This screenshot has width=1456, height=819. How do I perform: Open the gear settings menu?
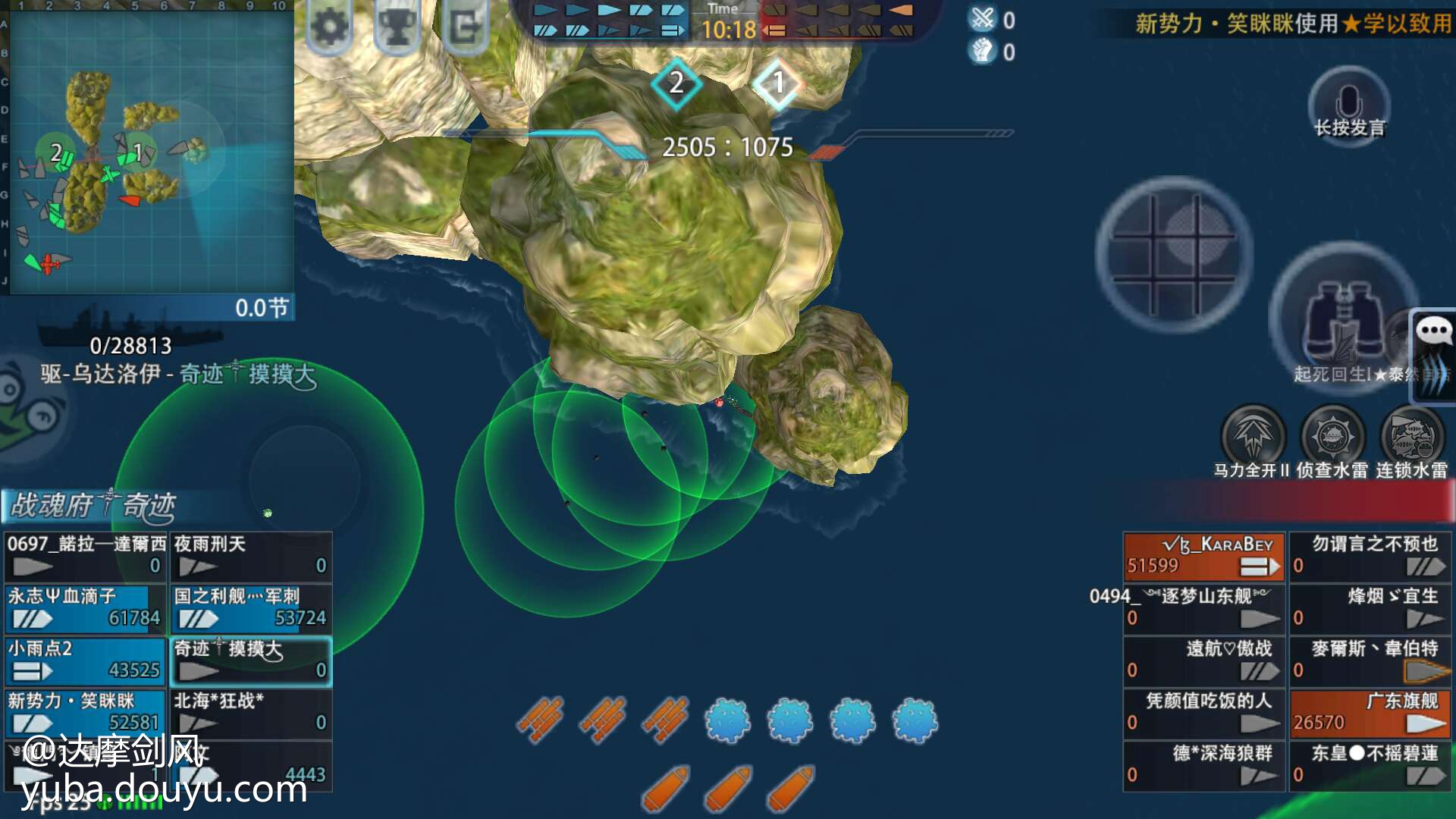coord(331,27)
